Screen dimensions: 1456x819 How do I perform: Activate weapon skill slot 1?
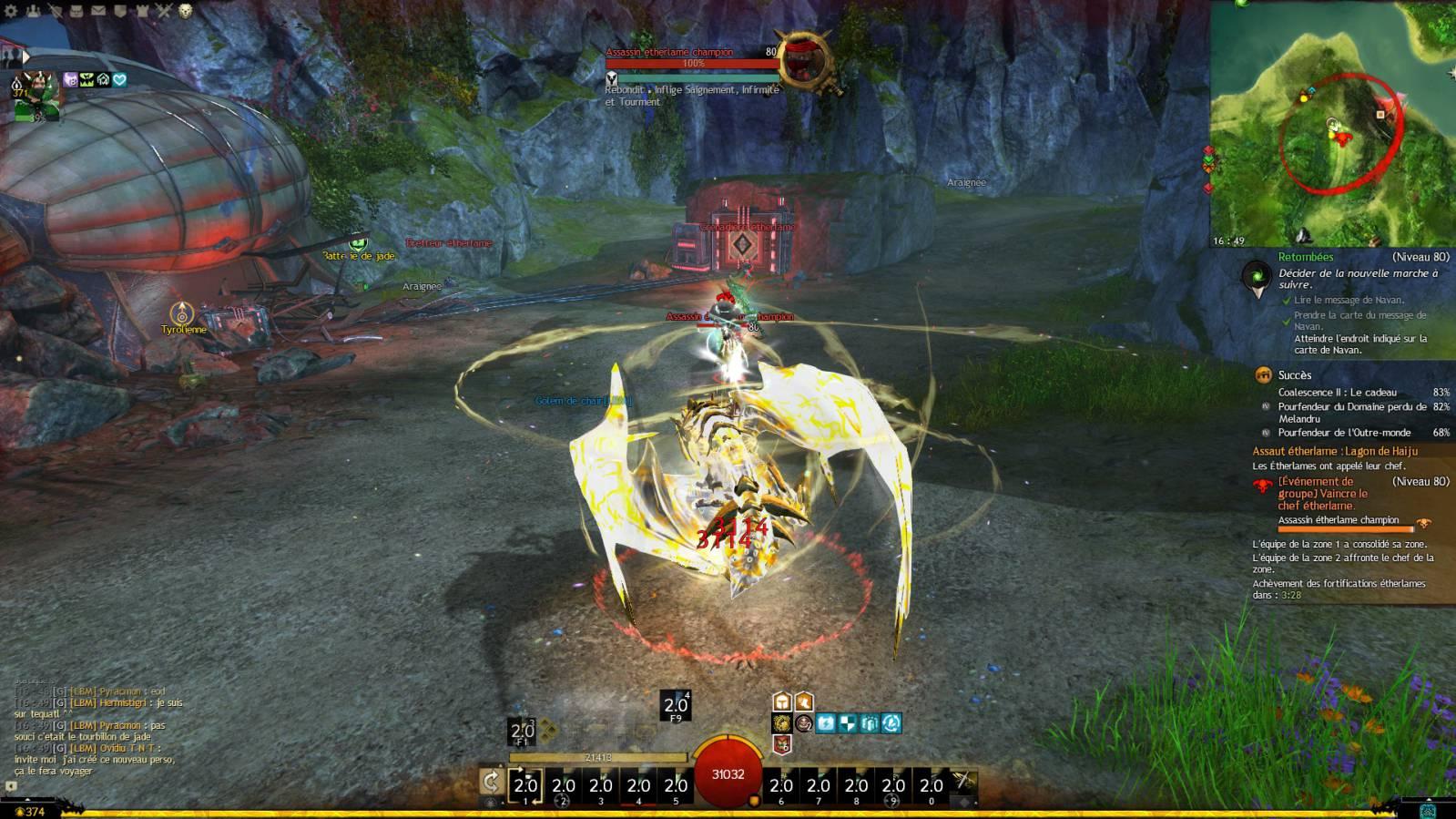[525, 786]
